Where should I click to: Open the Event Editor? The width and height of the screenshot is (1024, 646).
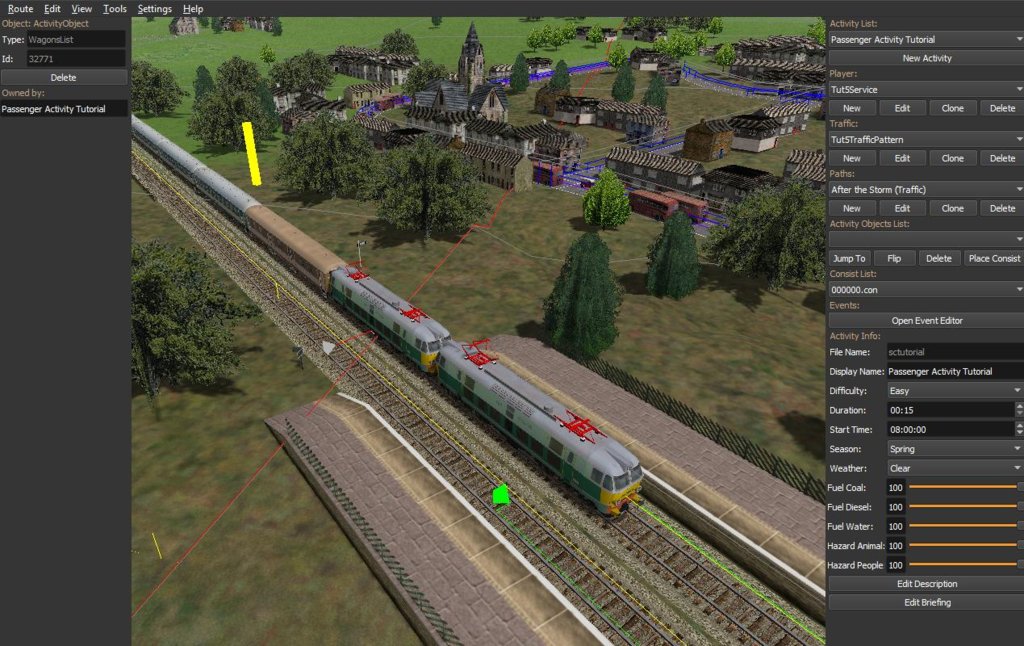click(x=926, y=321)
